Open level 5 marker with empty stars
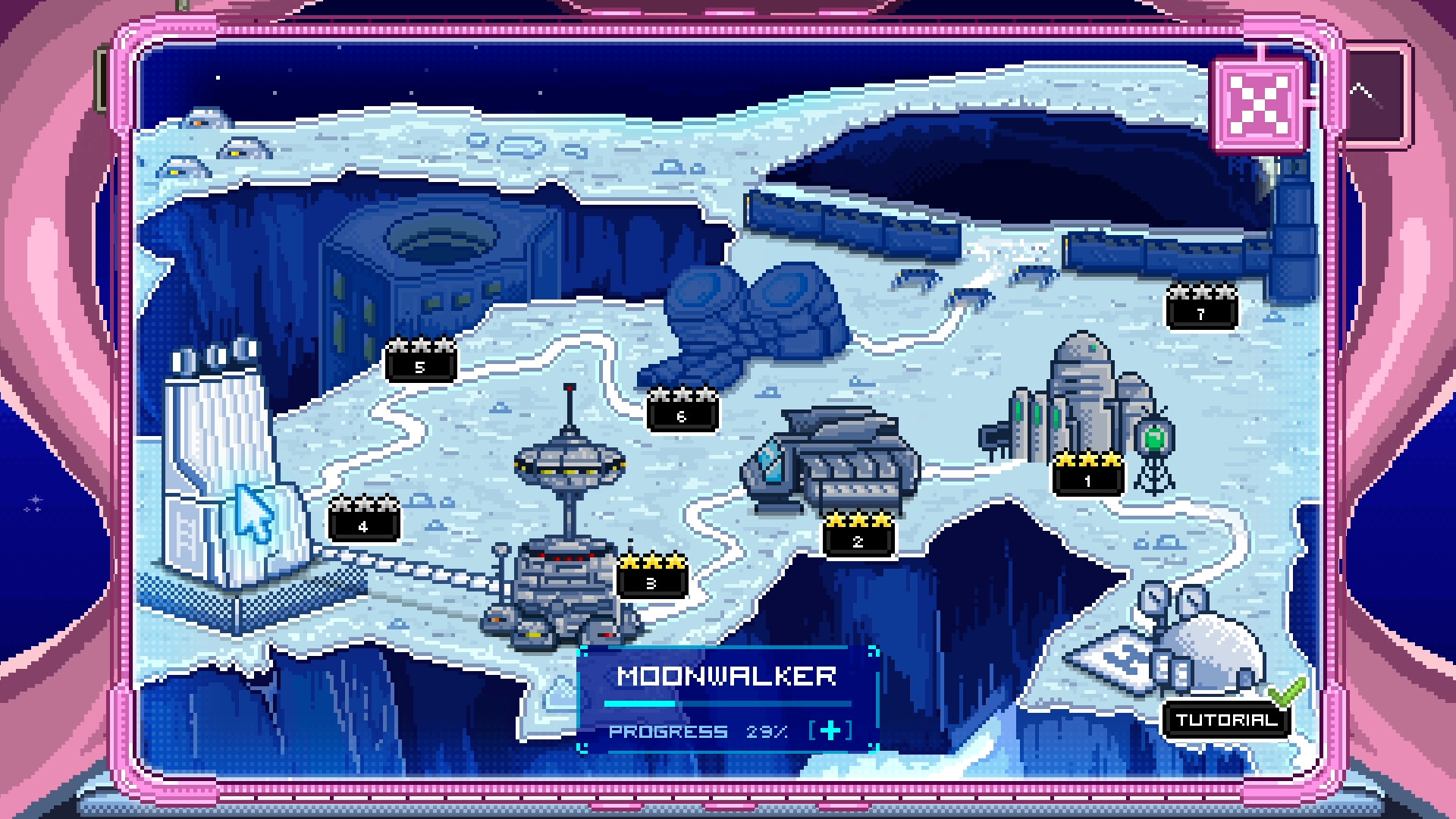 pyautogui.click(x=419, y=366)
